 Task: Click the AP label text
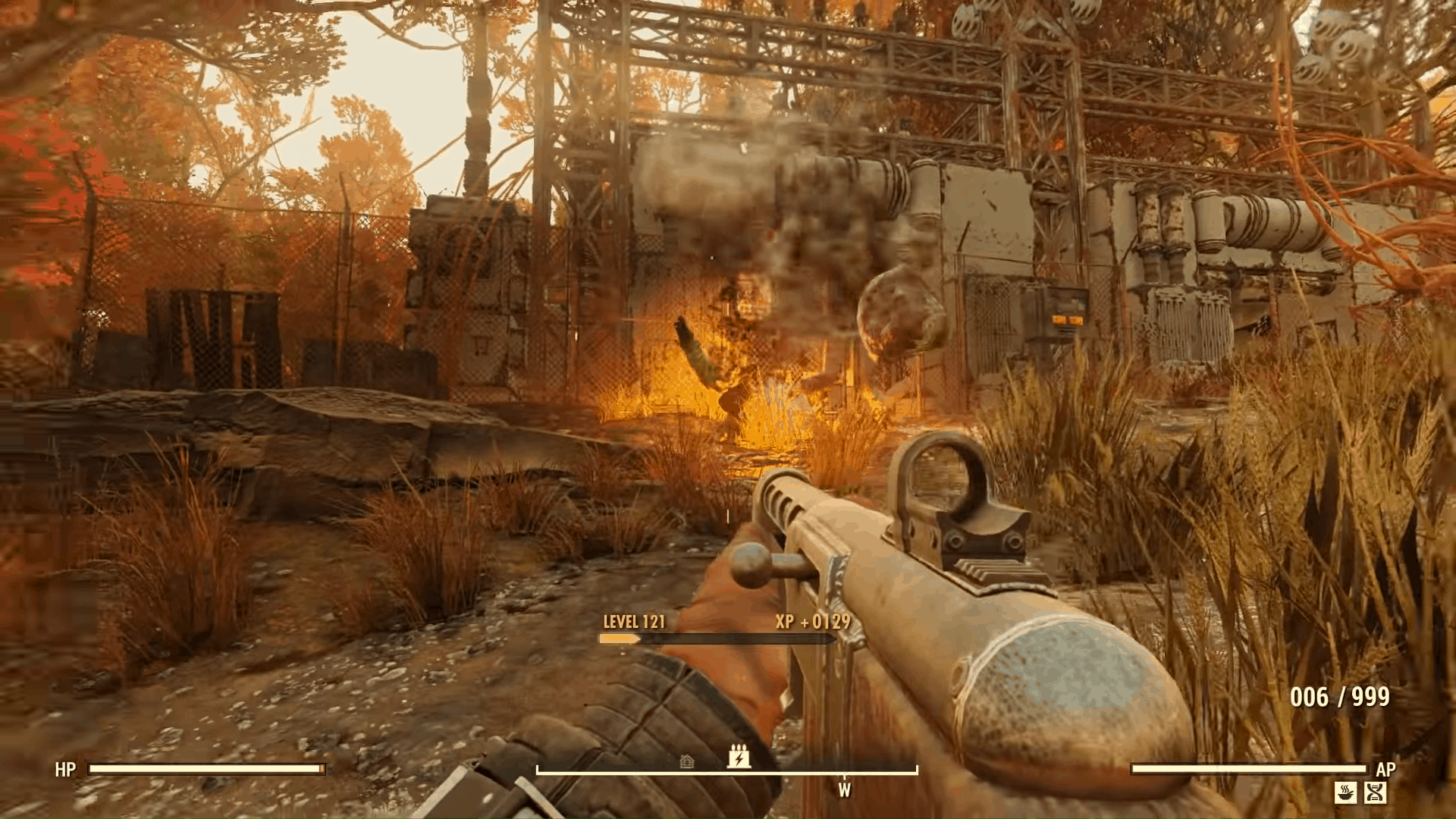(1386, 768)
